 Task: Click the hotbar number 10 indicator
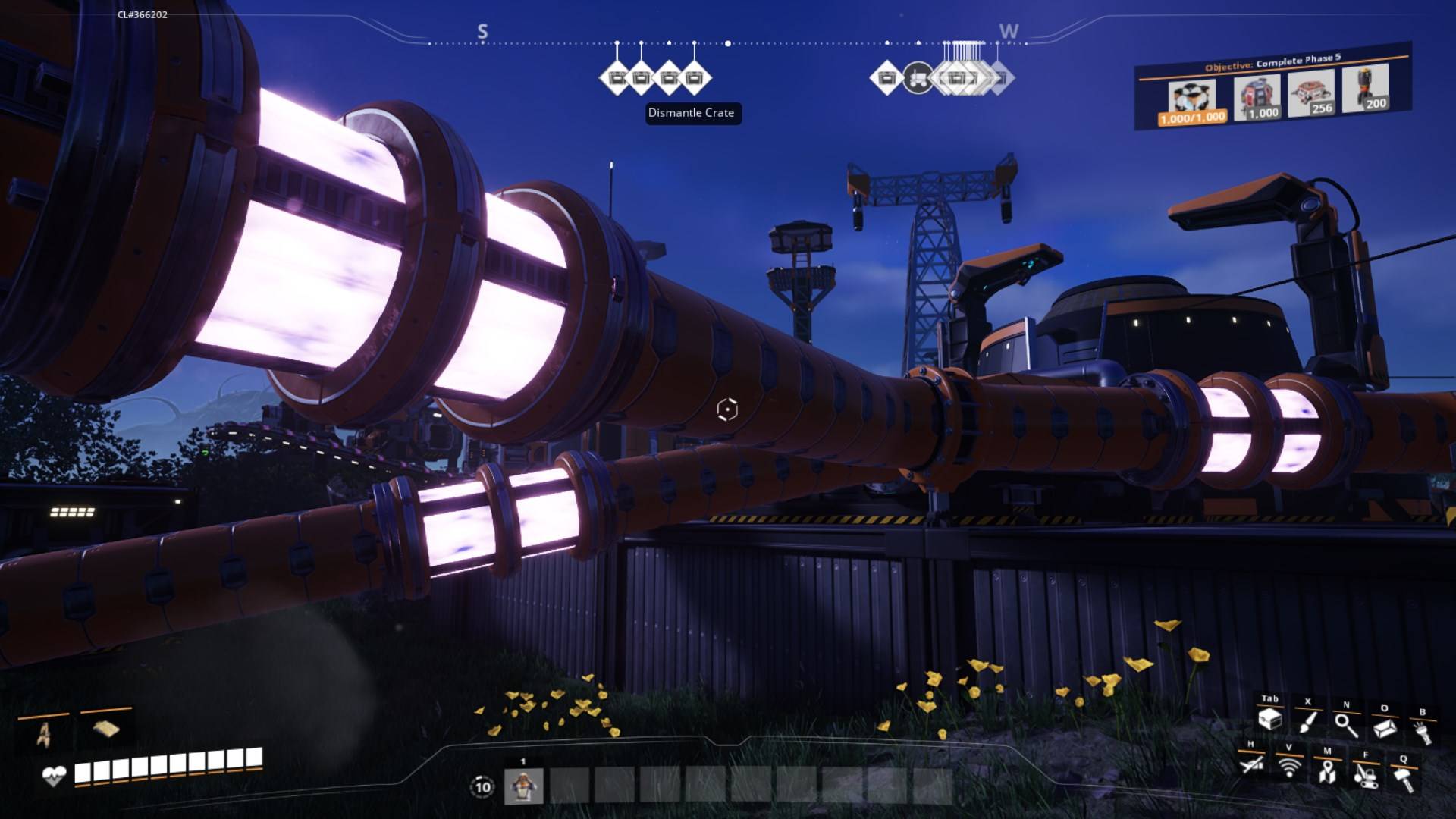[x=482, y=786]
